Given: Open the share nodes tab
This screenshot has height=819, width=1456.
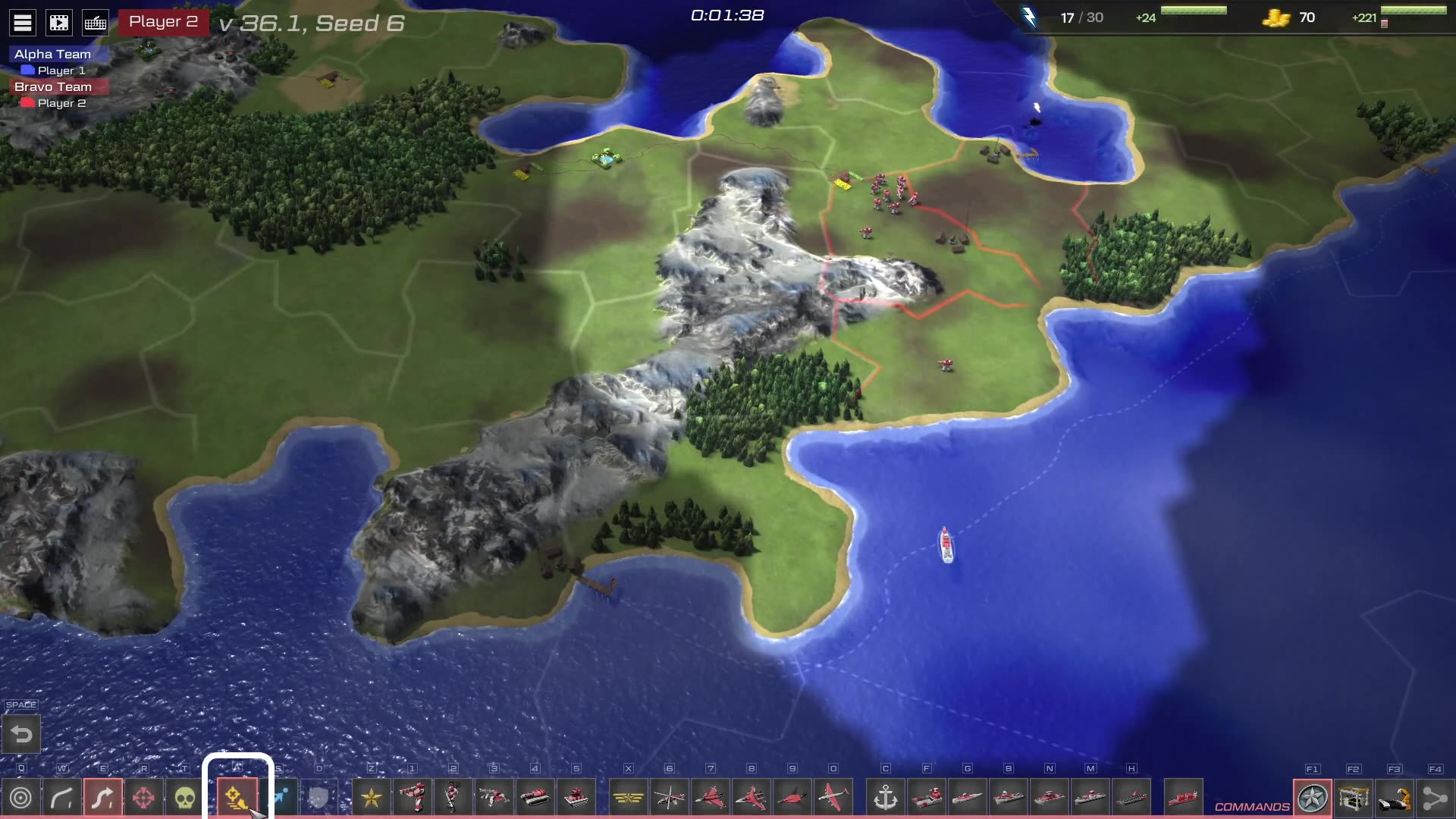Looking at the screenshot, I should [x=1435, y=798].
